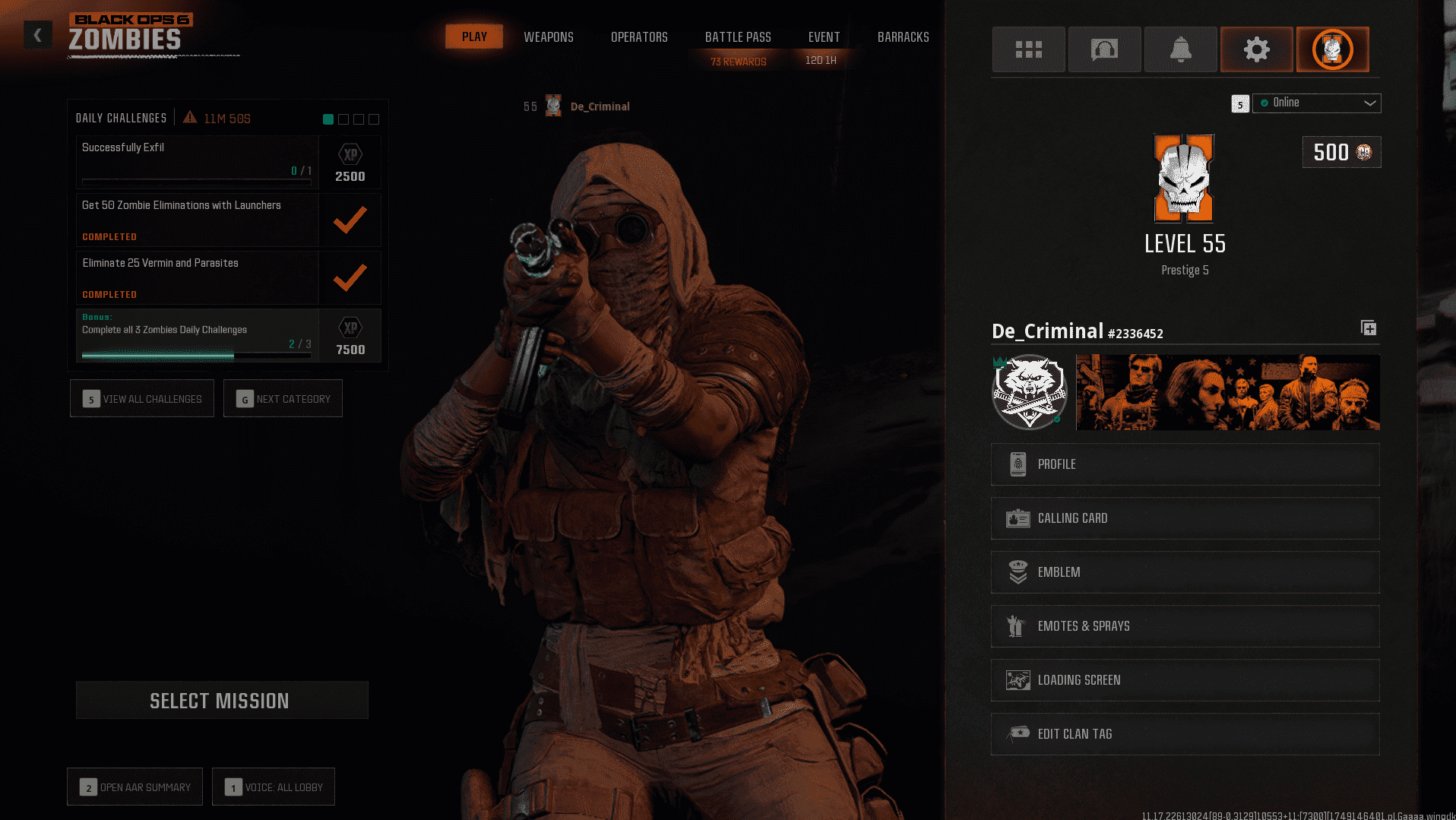Switch to the Weapons tab

[x=548, y=36]
